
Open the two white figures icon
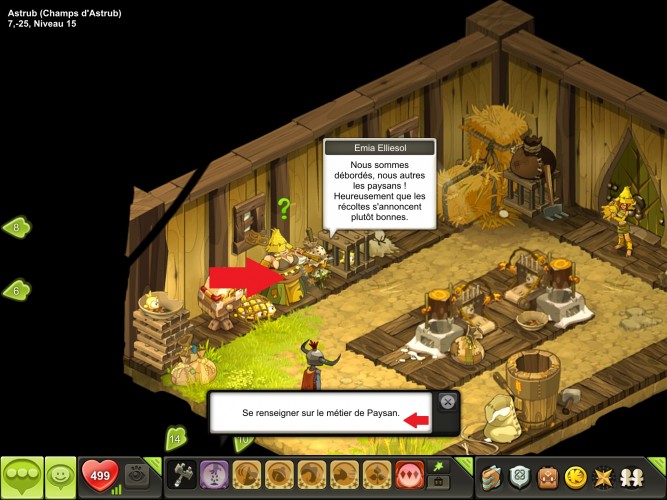[634, 475]
